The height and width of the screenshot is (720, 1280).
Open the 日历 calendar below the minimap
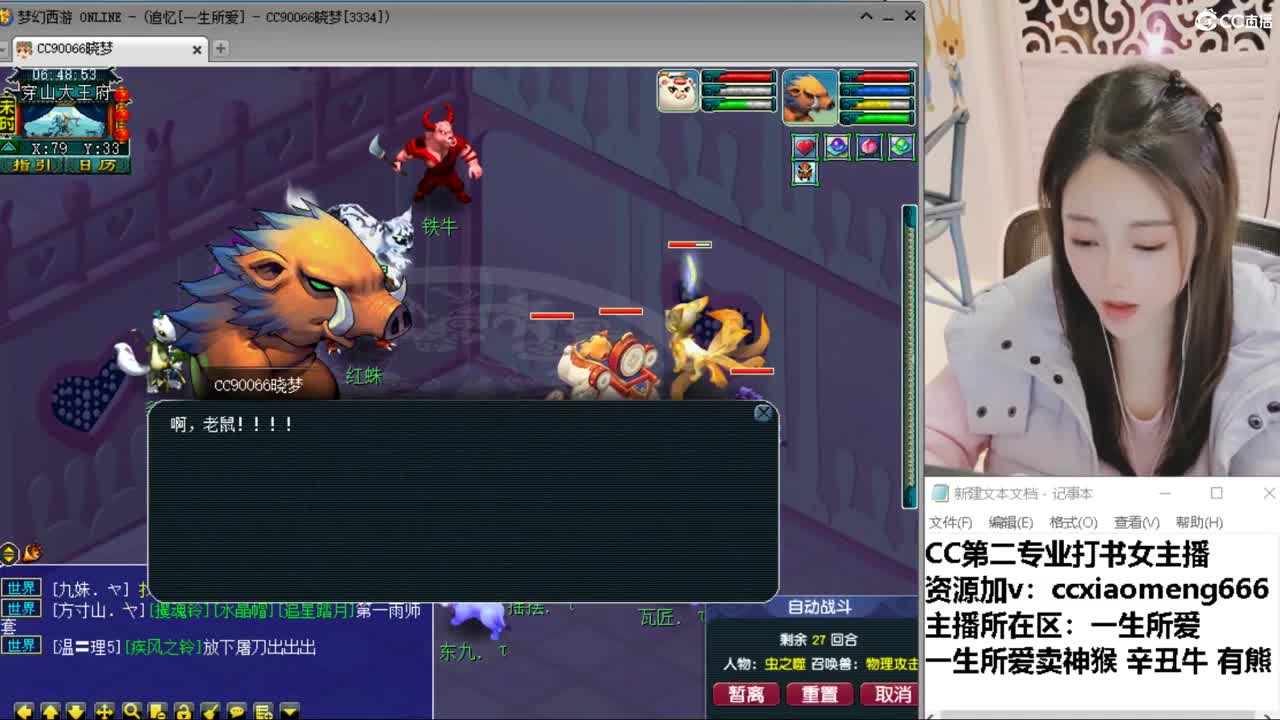[97, 164]
